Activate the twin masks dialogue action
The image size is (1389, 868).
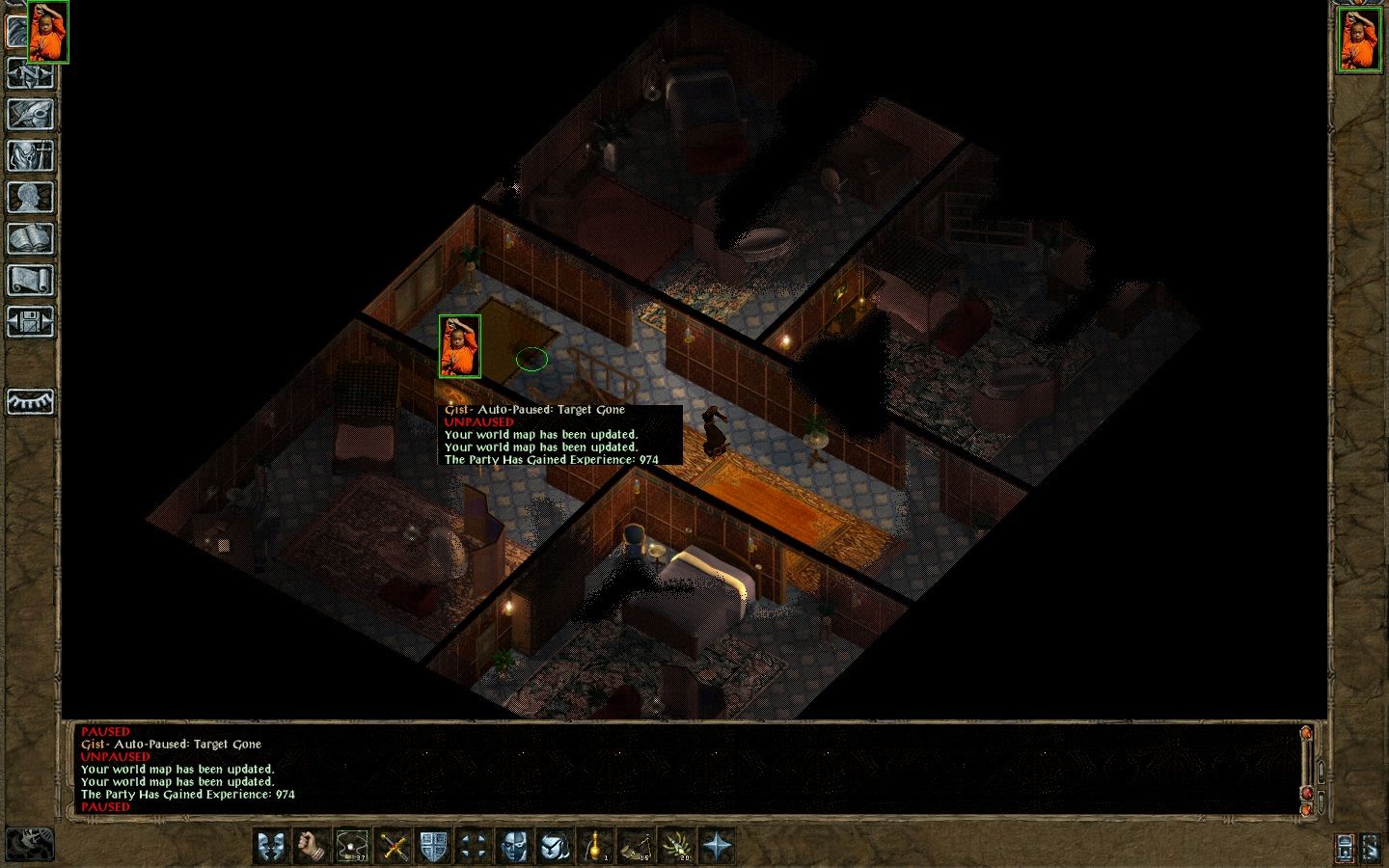pyautogui.click(x=273, y=847)
